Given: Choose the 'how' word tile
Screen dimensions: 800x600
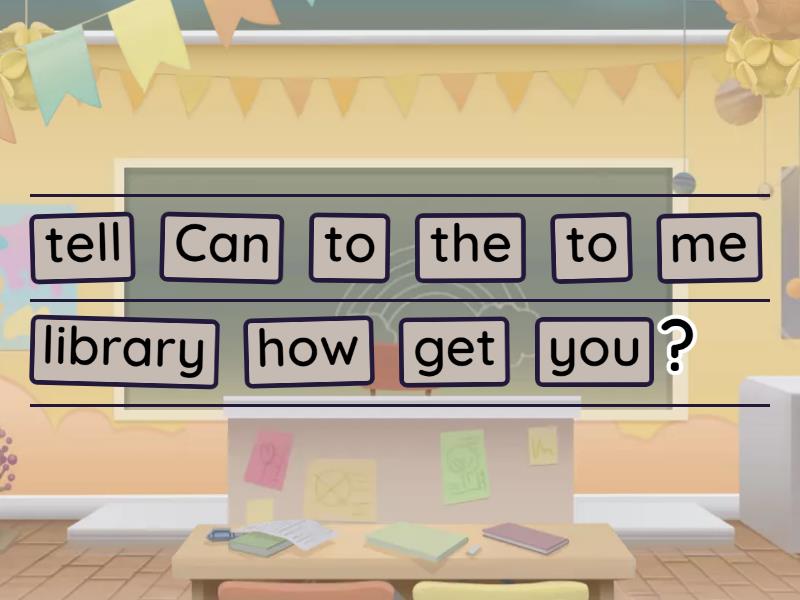Looking at the screenshot, I should (308, 351).
